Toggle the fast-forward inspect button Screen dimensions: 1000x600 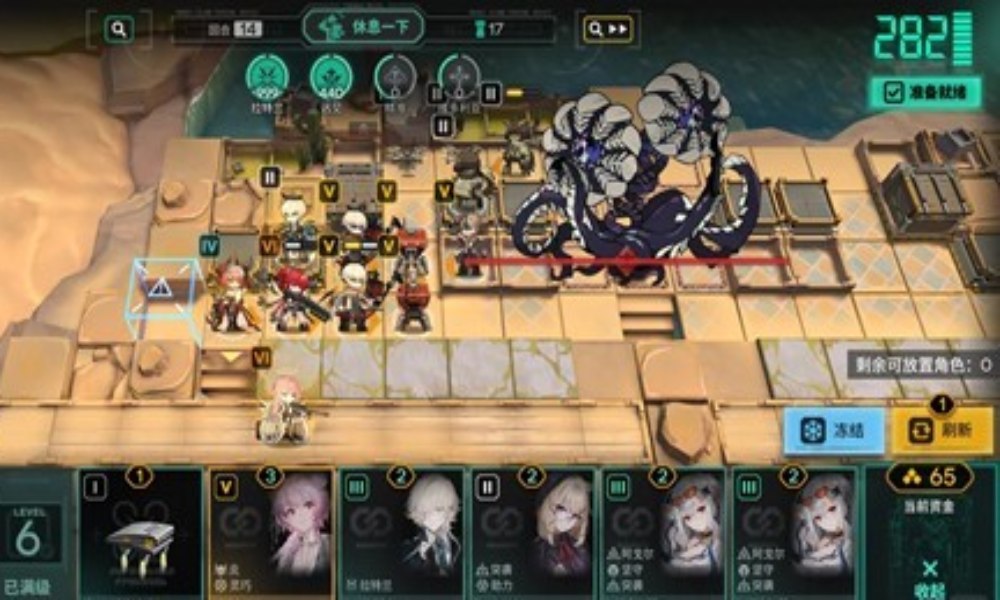click(x=609, y=29)
